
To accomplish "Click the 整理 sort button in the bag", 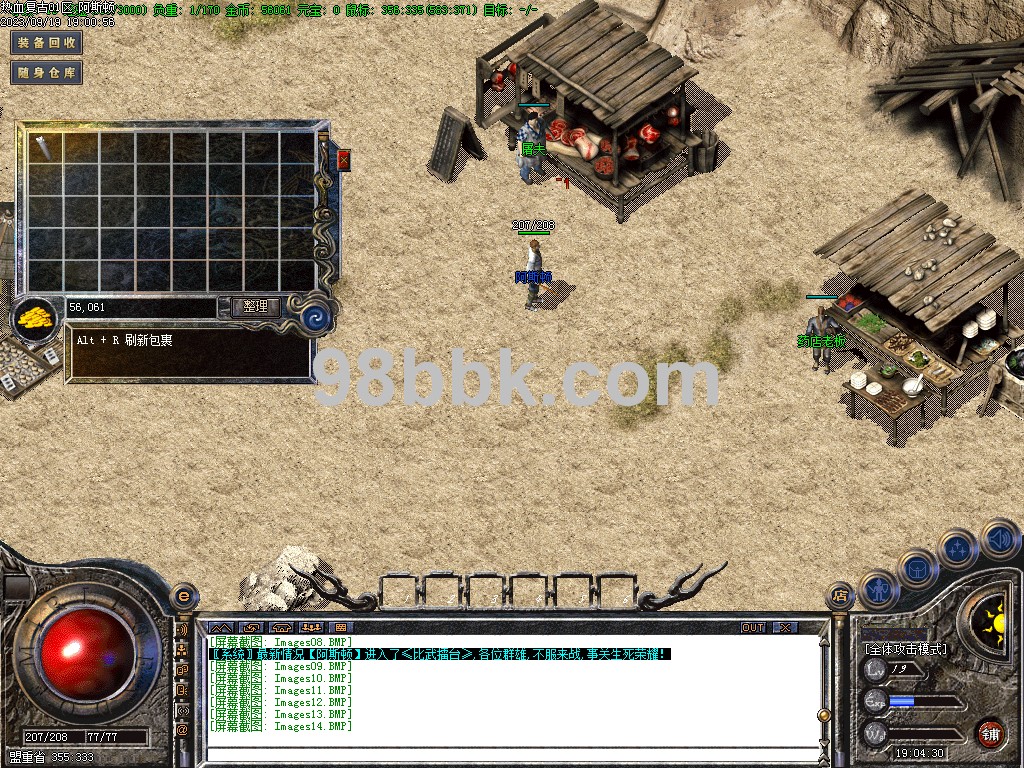I will pos(255,307).
